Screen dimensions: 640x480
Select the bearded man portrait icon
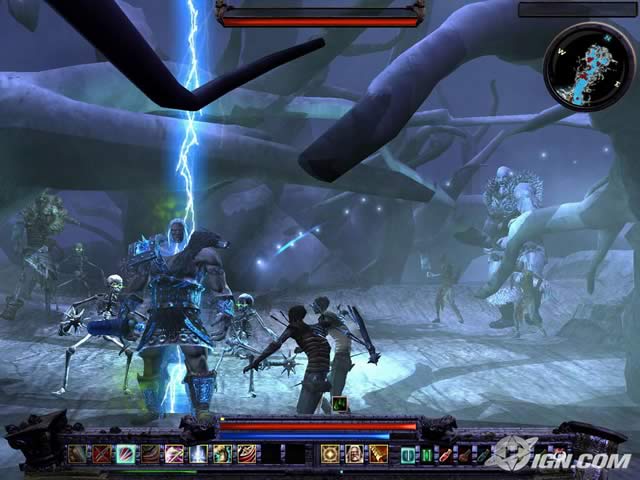click(x=353, y=454)
